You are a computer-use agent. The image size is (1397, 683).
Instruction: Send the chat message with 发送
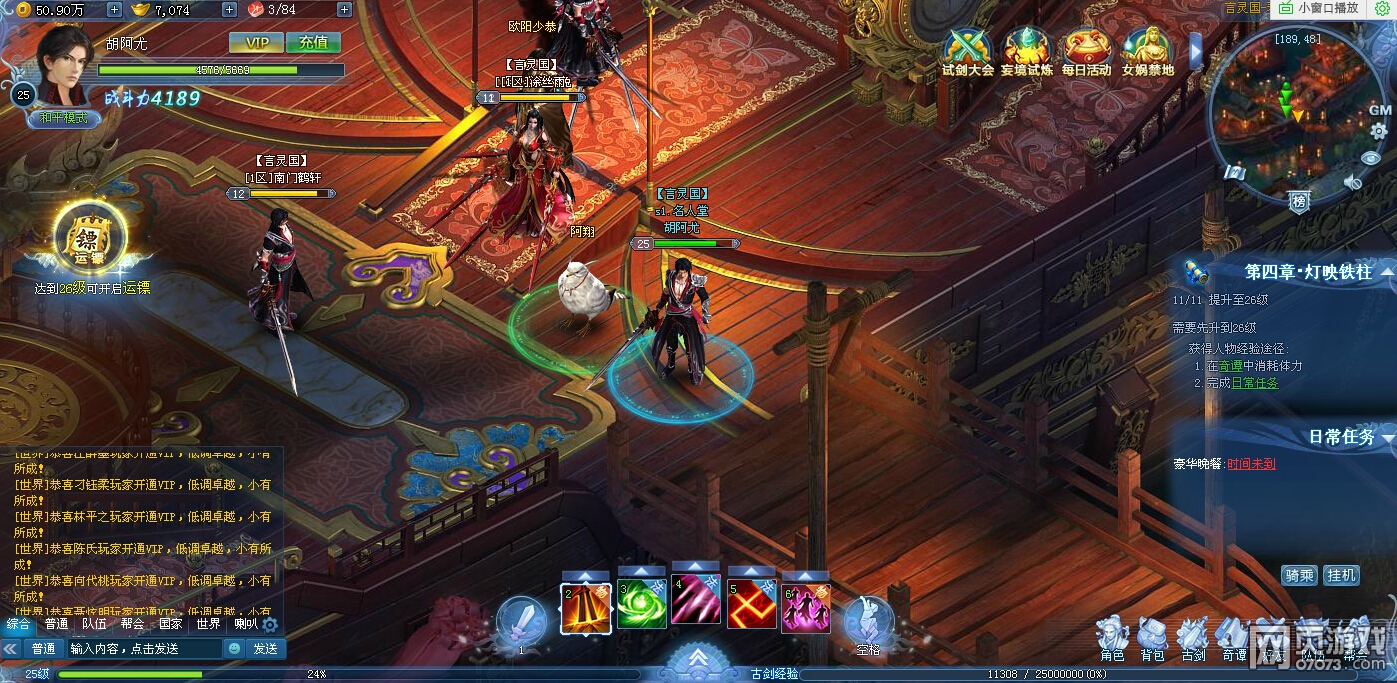(x=265, y=649)
